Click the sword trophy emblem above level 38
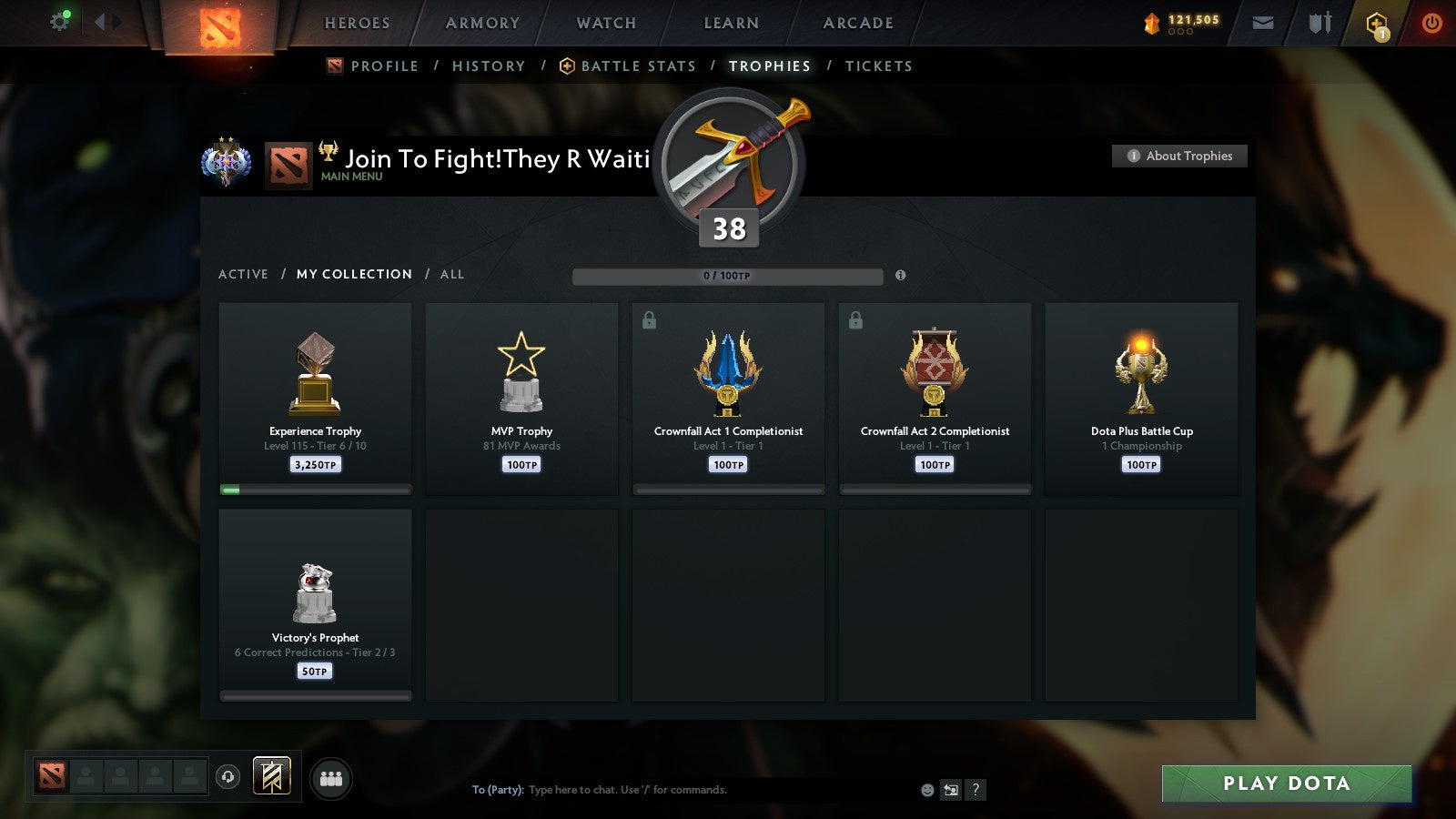This screenshot has width=1456, height=819. point(728,164)
